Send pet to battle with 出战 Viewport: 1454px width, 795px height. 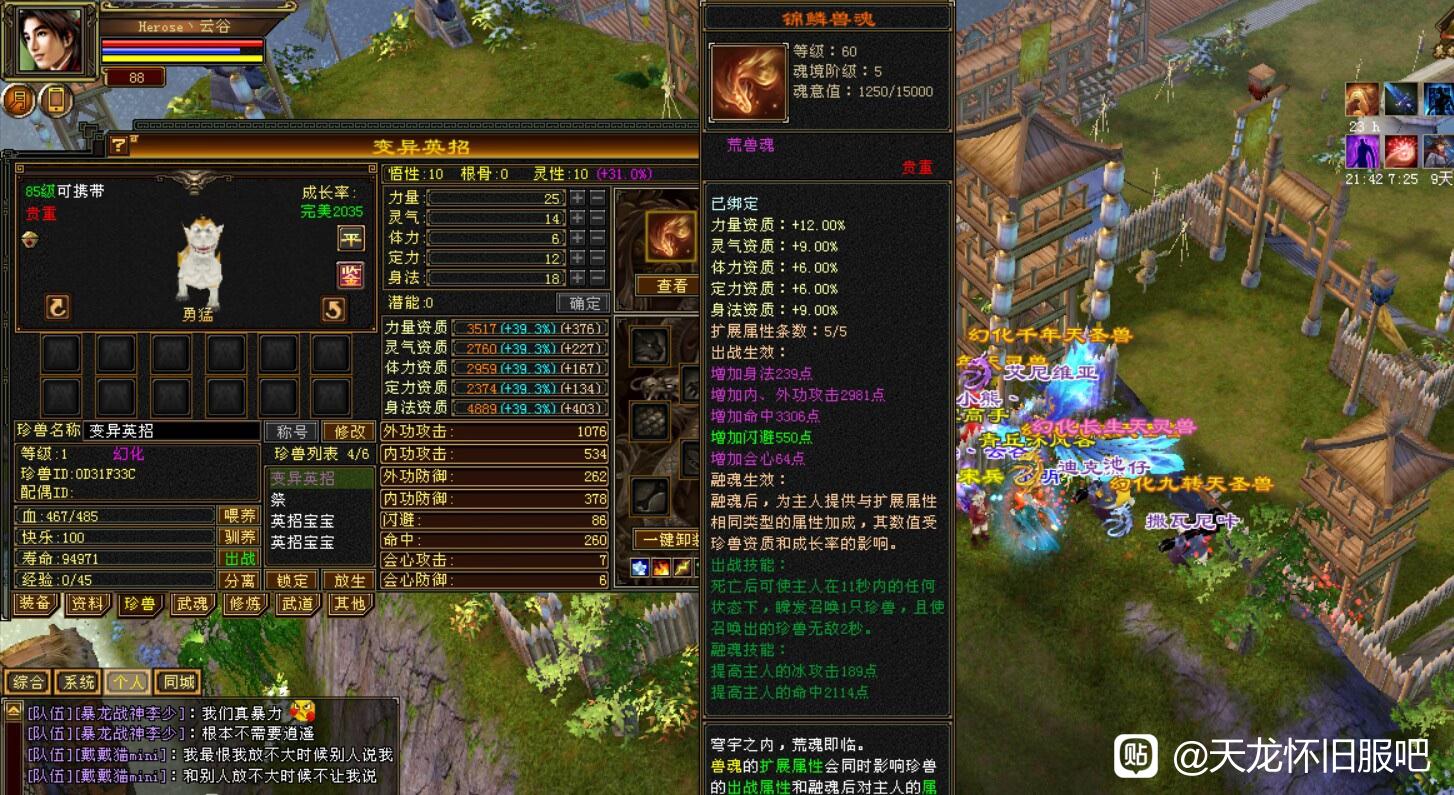click(x=240, y=559)
